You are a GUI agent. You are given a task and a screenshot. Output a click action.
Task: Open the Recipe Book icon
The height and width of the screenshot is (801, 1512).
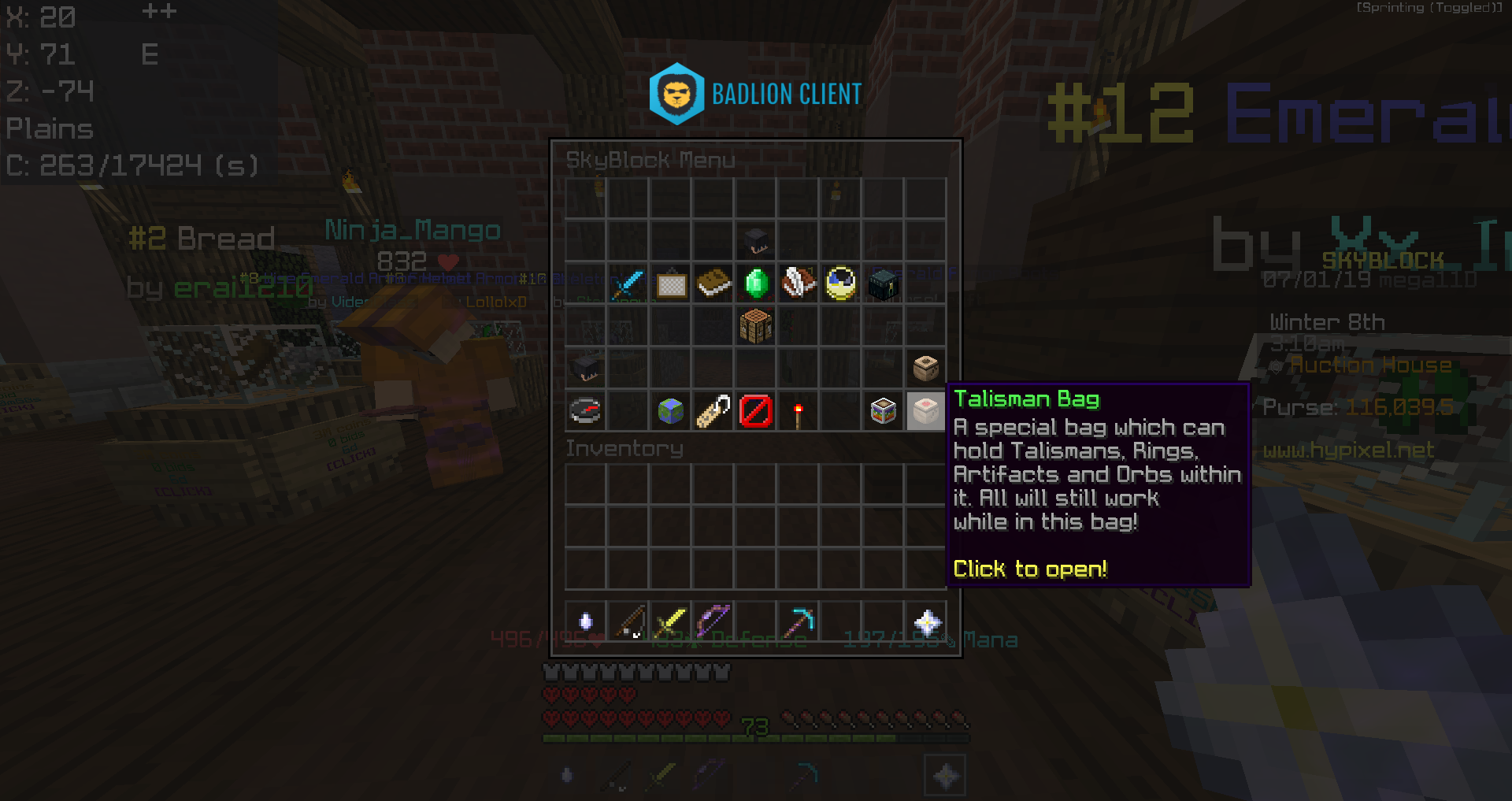(713, 284)
